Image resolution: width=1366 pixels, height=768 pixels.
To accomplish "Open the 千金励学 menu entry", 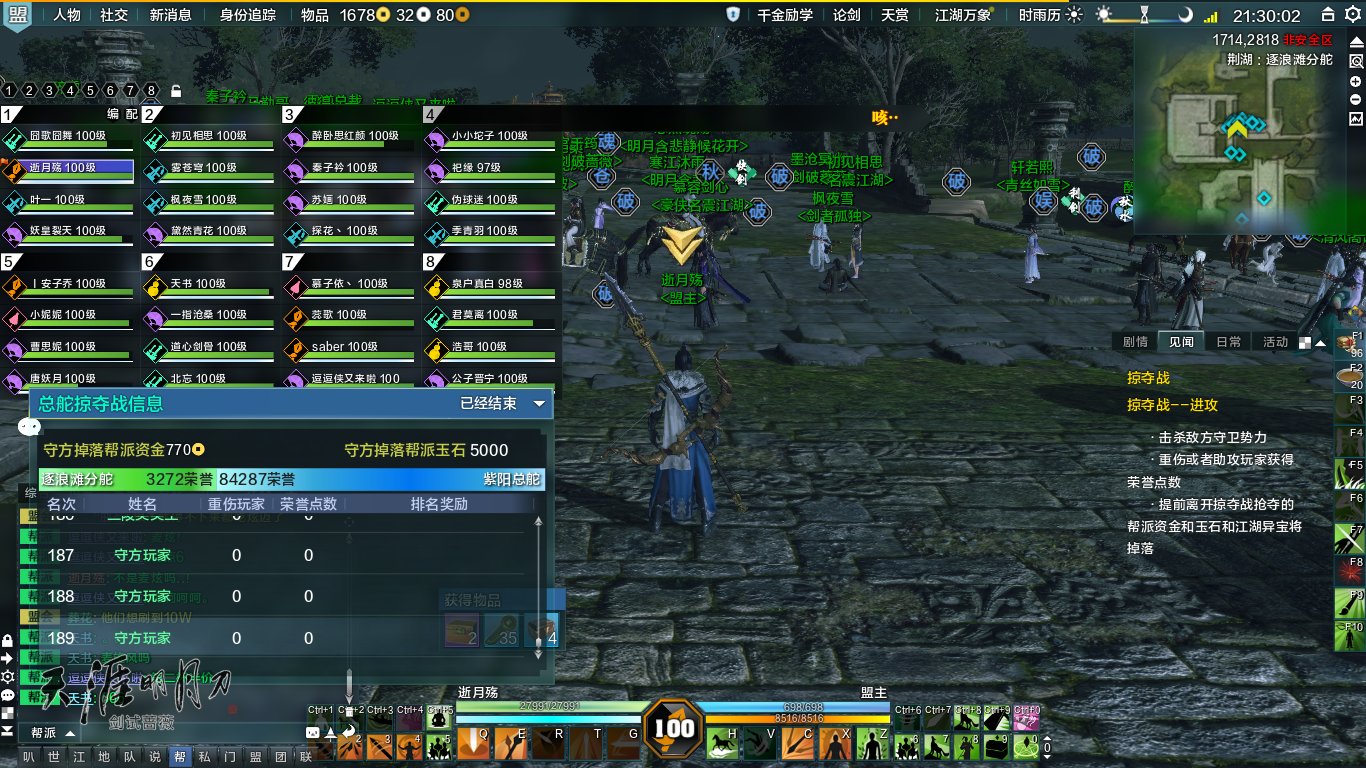I will 784,15.
